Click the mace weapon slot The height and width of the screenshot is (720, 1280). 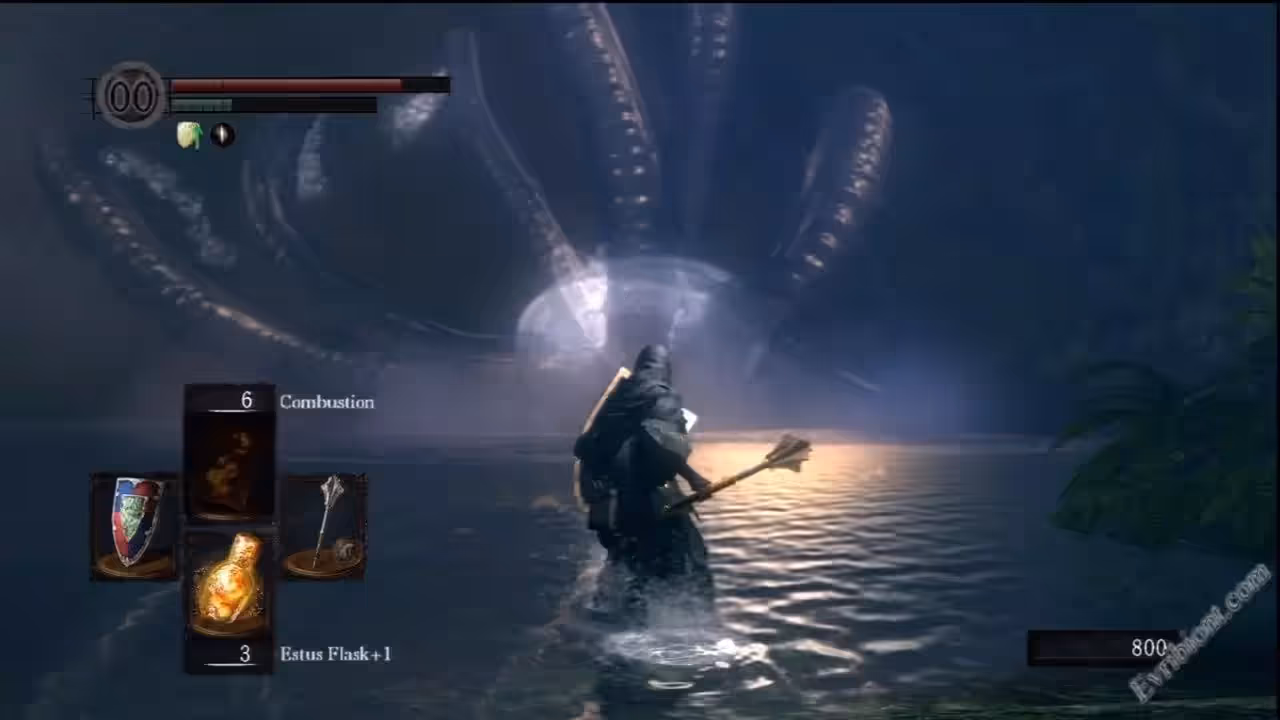pos(325,525)
